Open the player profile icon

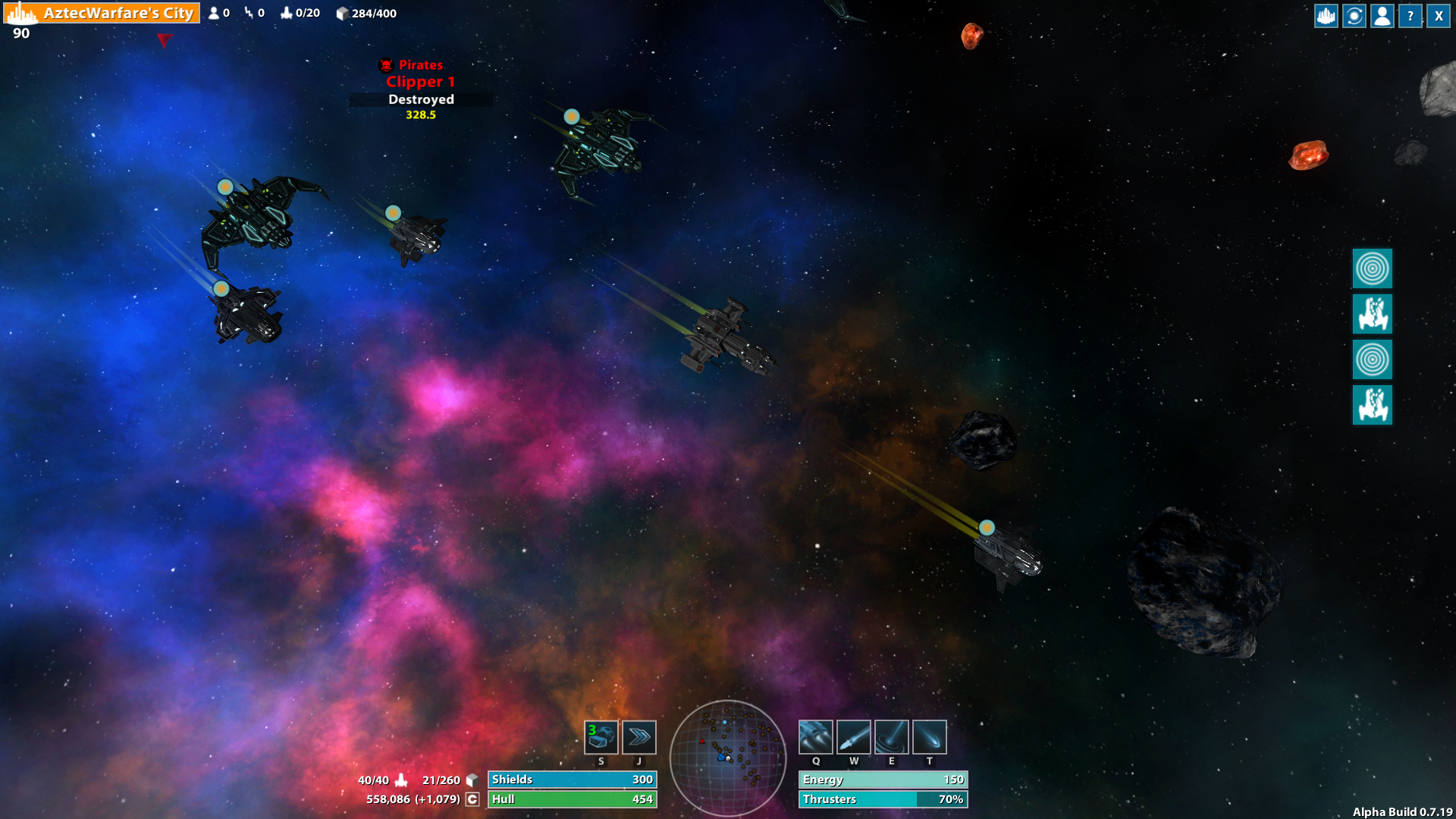pyautogui.click(x=1382, y=15)
